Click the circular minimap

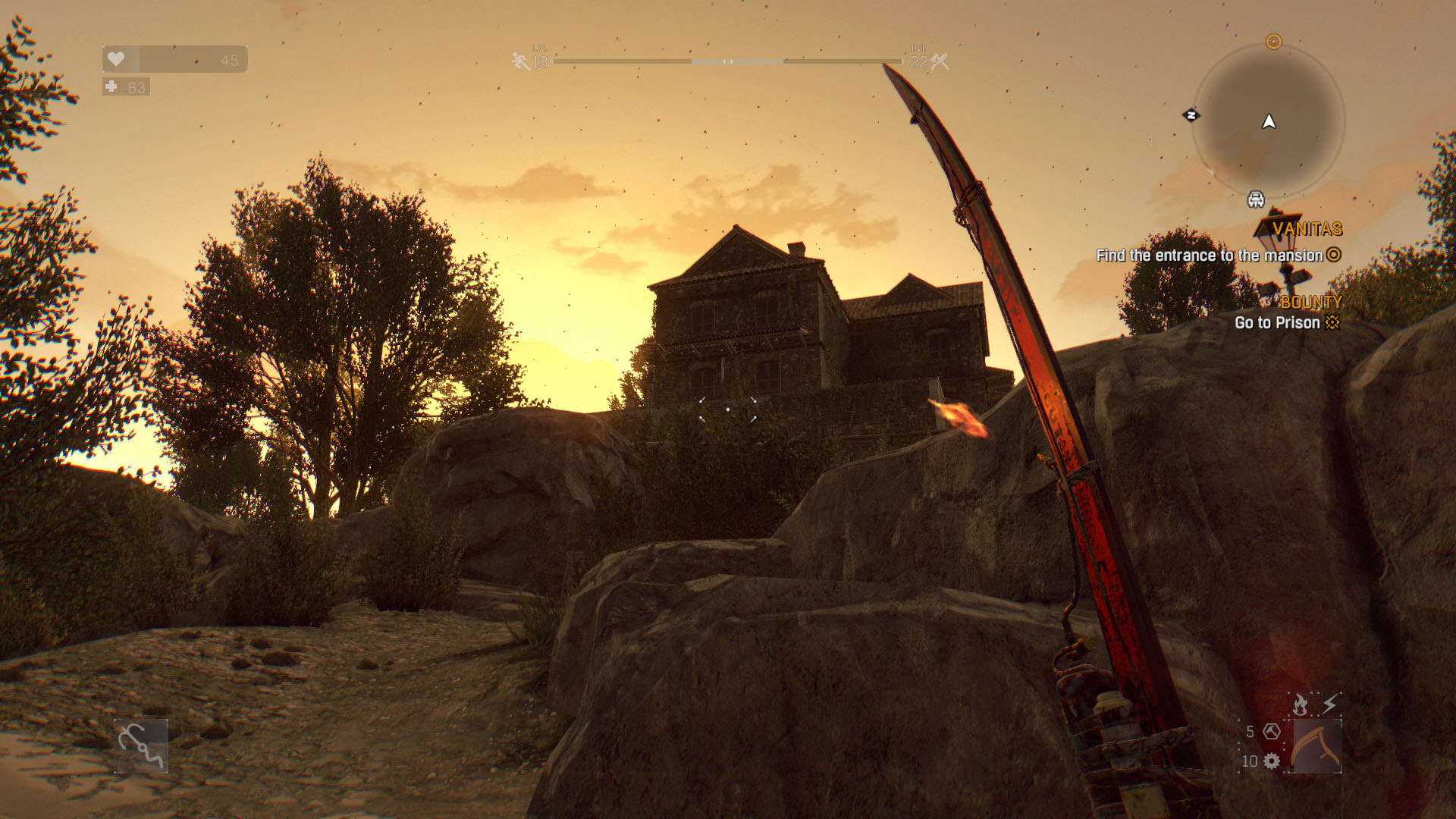(1269, 121)
